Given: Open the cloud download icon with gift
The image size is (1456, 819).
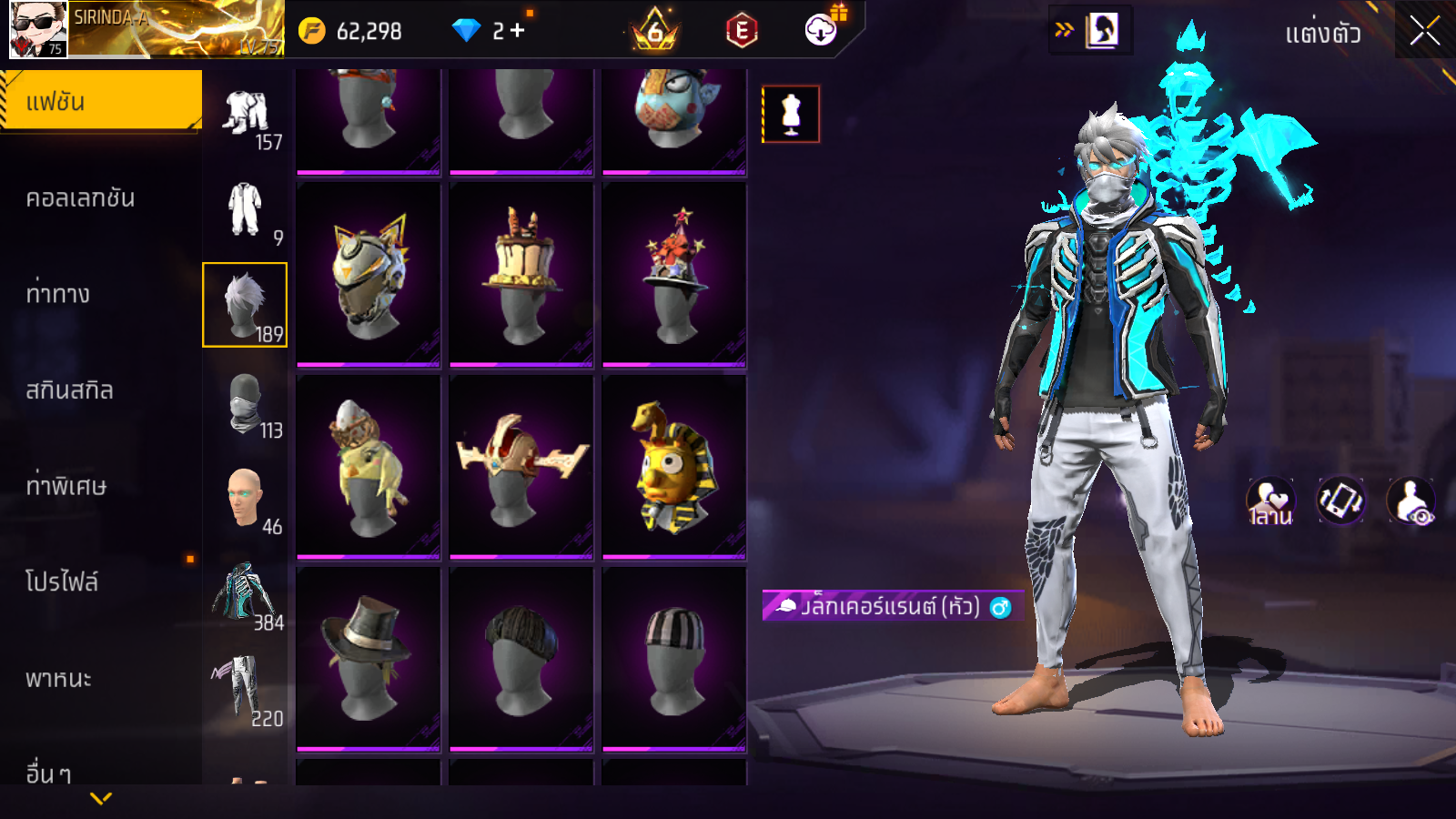Looking at the screenshot, I should pyautogui.click(x=822, y=30).
